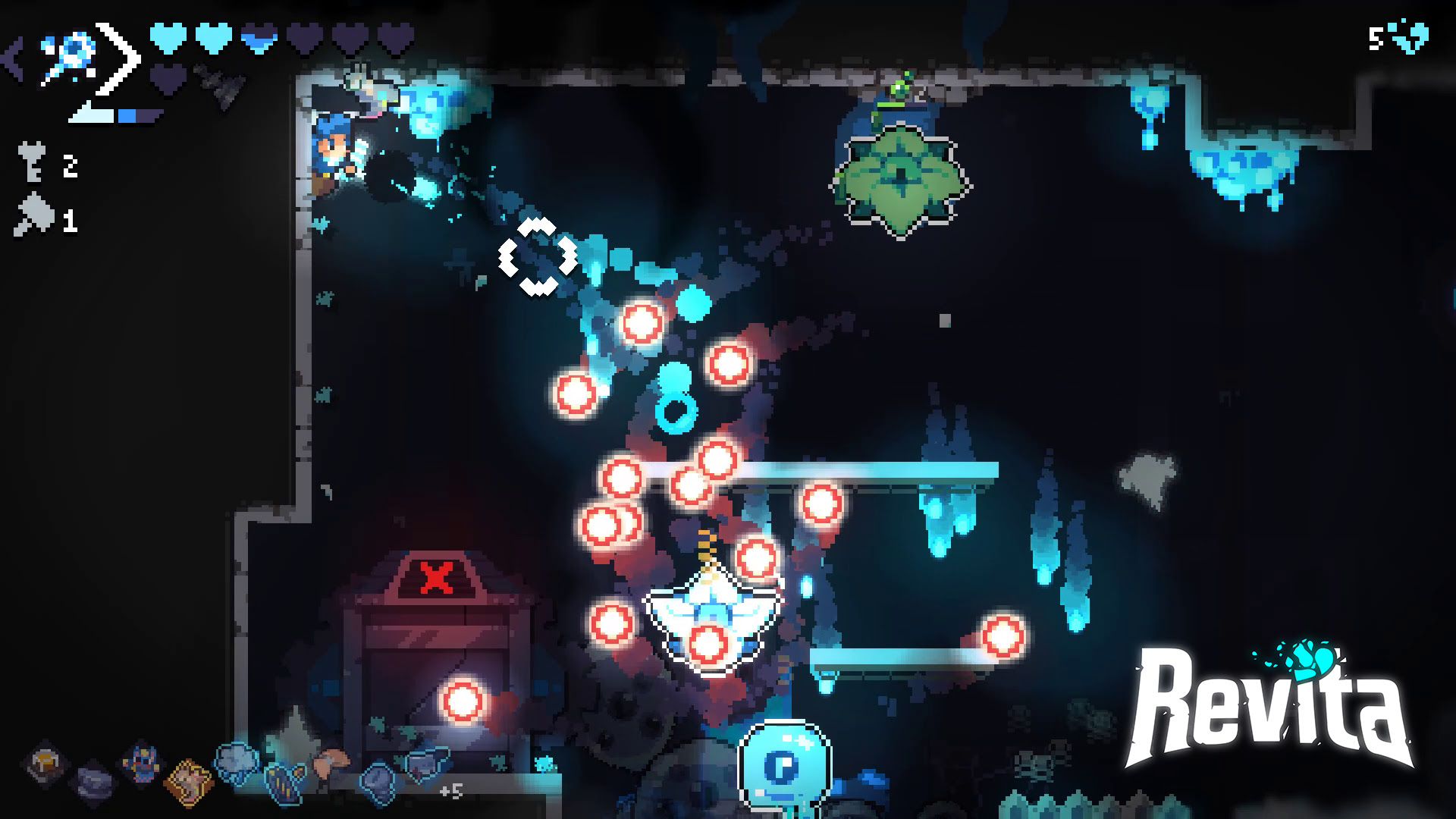Select the blue robot mask relic
The height and width of the screenshot is (819, 1456).
(142, 761)
